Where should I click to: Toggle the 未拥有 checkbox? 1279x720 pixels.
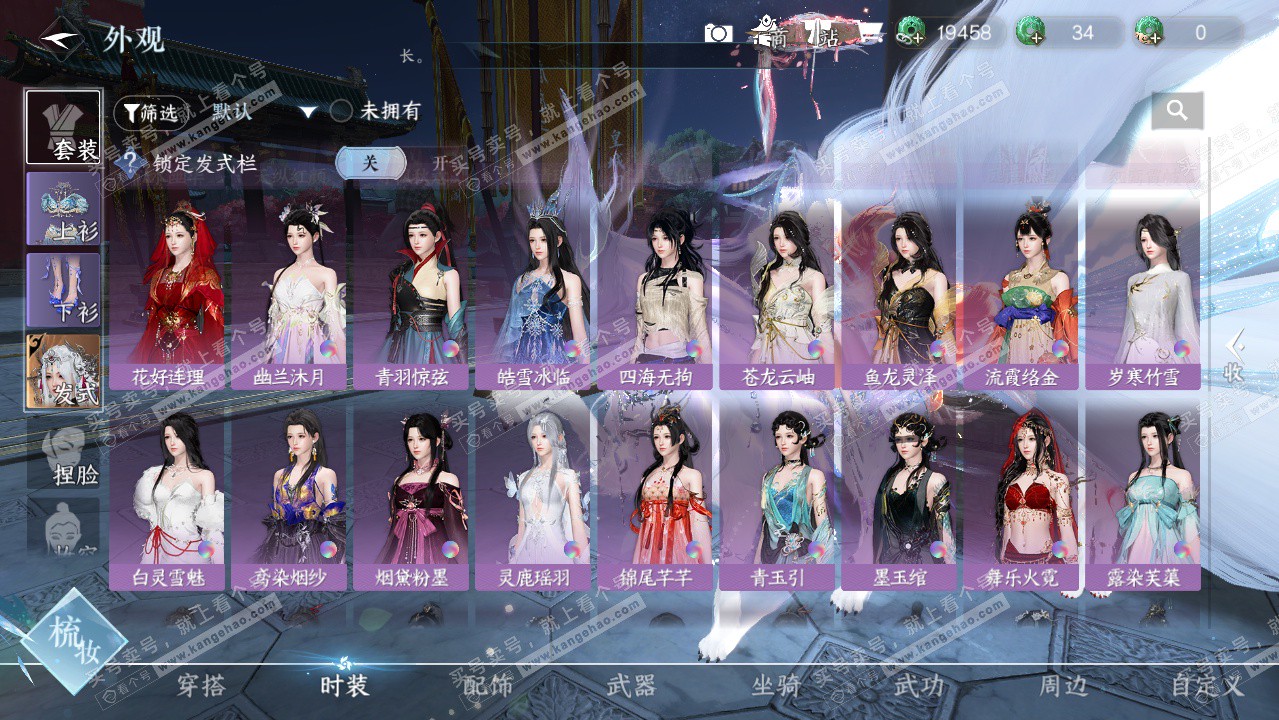click(x=342, y=112)
